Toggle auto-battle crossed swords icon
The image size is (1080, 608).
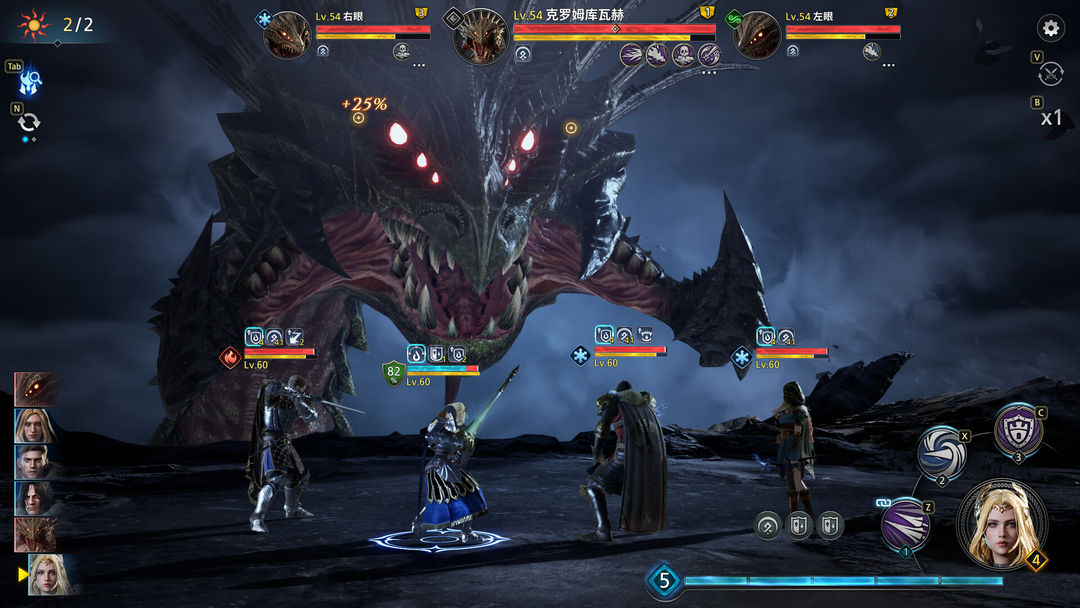1051,74
